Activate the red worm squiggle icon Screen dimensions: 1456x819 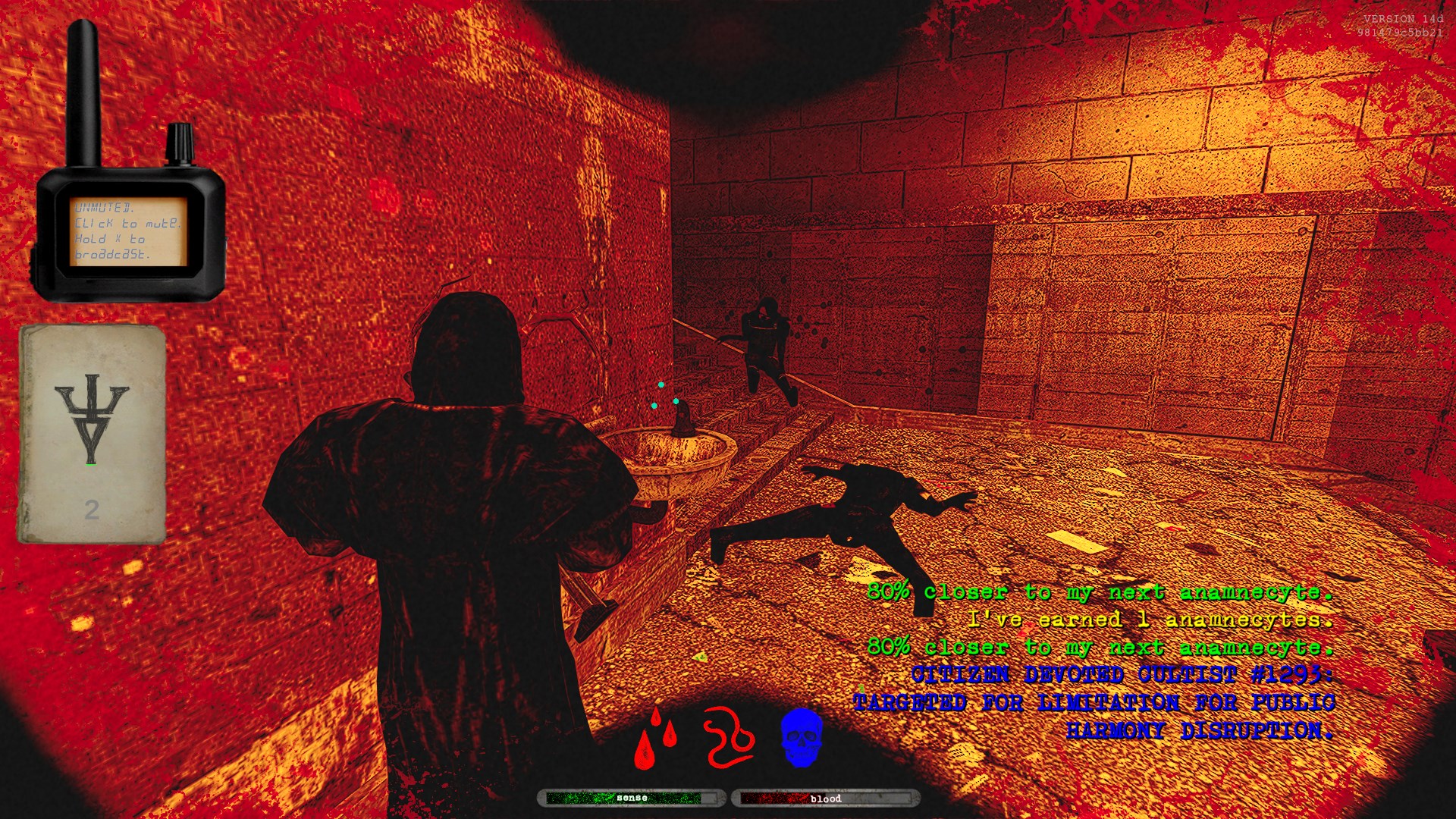[728, 737]
